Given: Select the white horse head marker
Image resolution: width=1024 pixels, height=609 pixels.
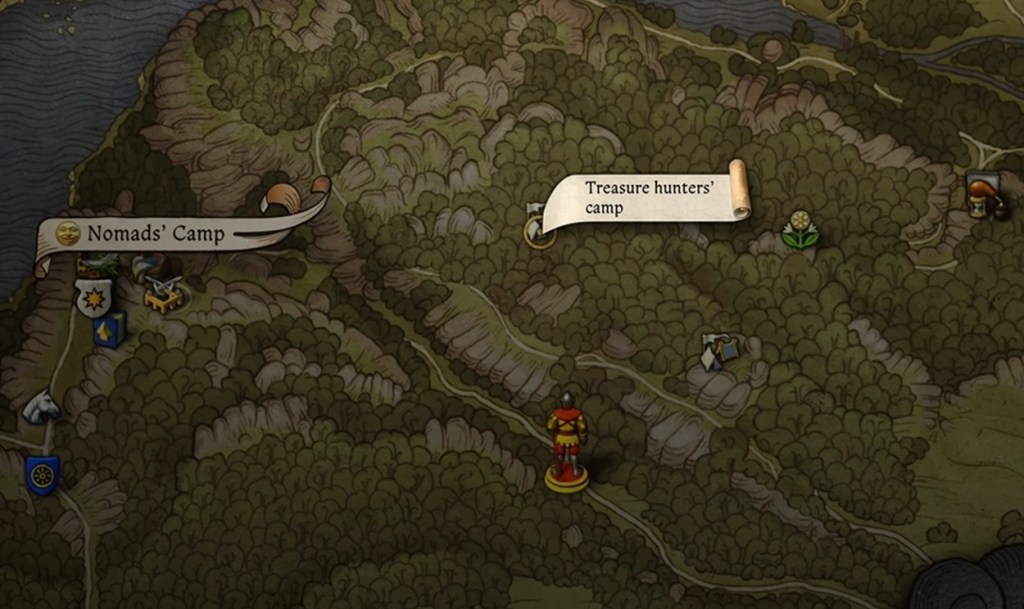Looking at the screenshot, I should coord(41,406).
